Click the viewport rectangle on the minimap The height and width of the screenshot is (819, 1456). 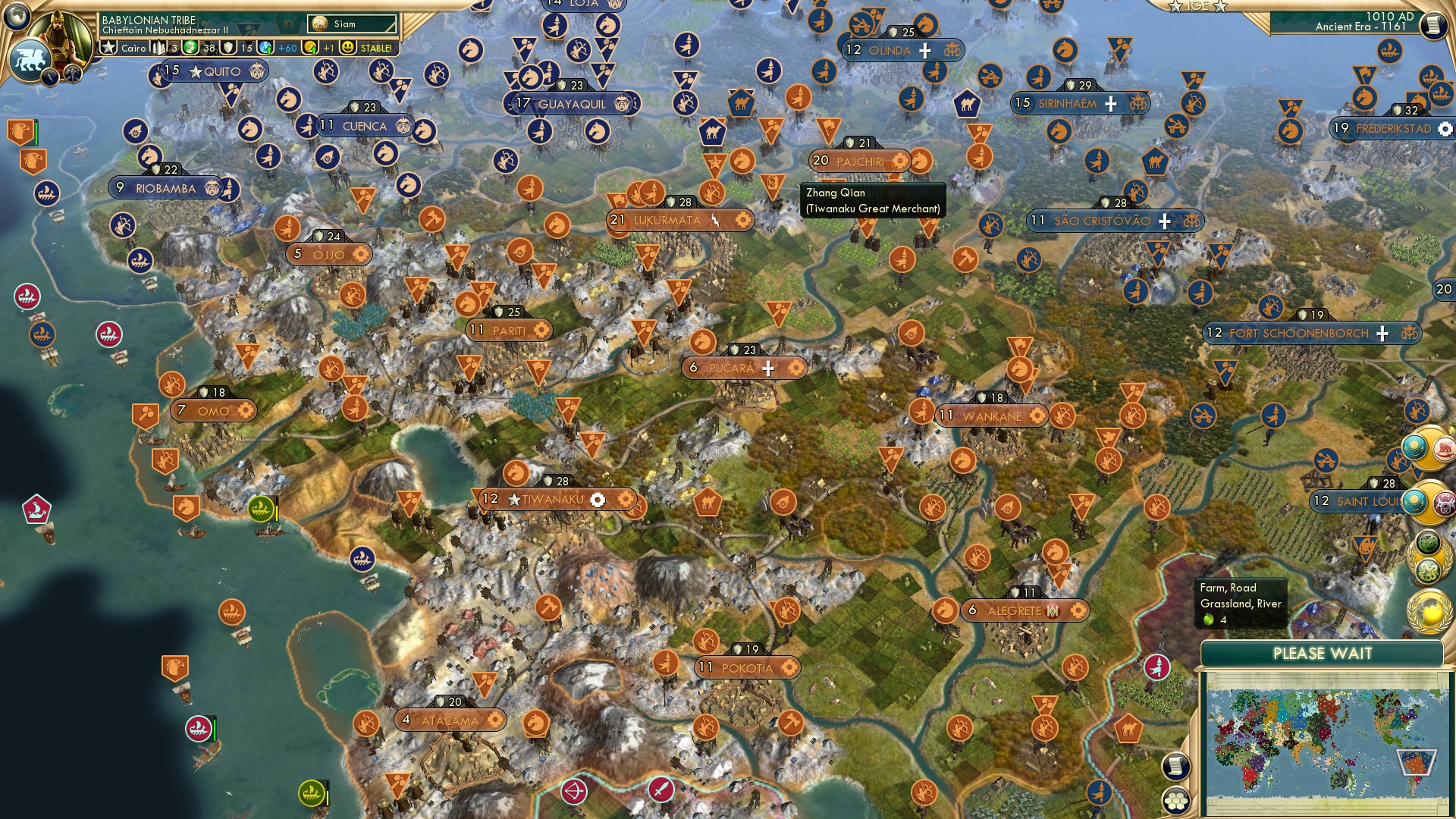coord(1417,761)
